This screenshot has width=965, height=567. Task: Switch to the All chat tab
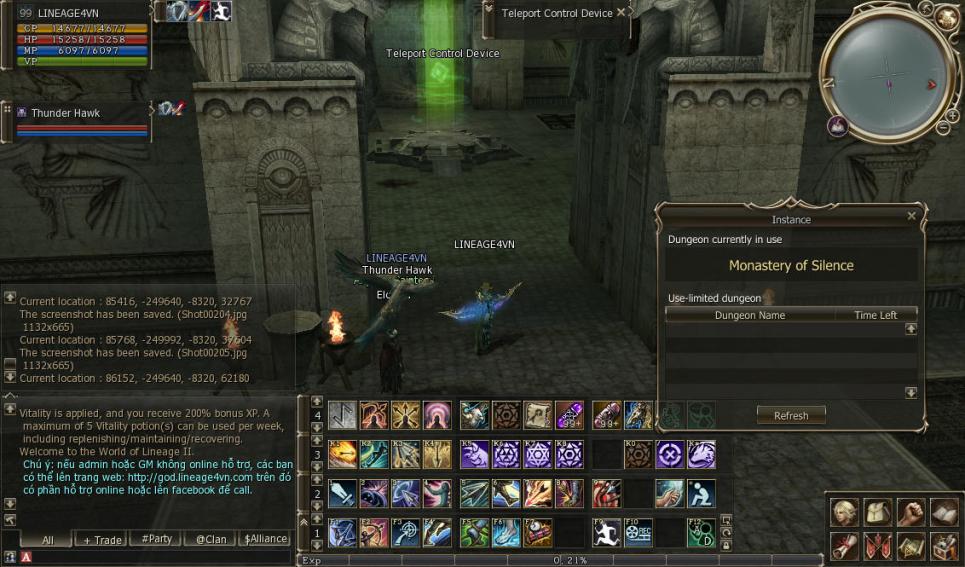click(47, 539)
